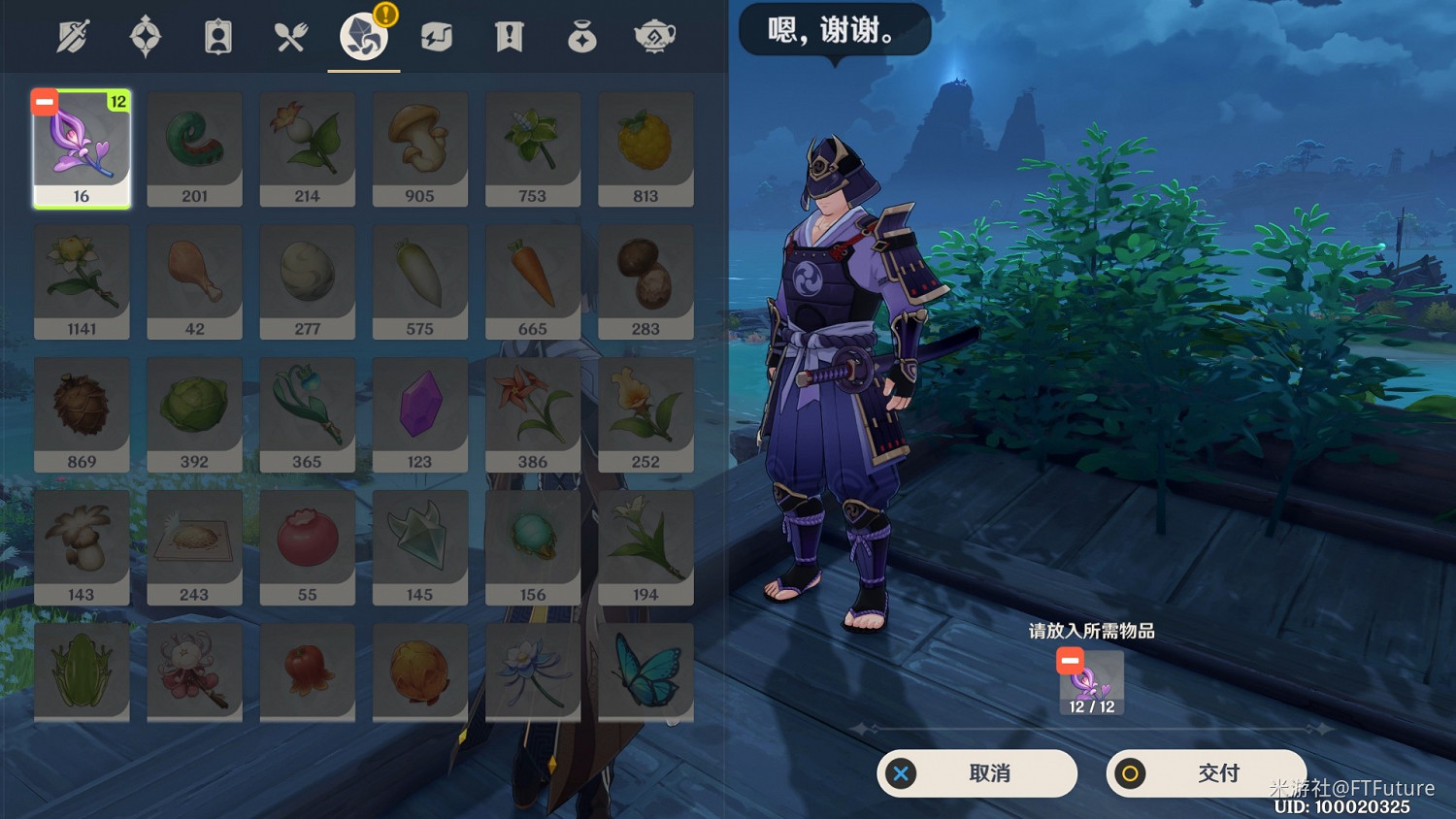This screenshot has width=1456, height=819.
Task: Open the Quest Items banner tab
Action: tap(508, 36)
